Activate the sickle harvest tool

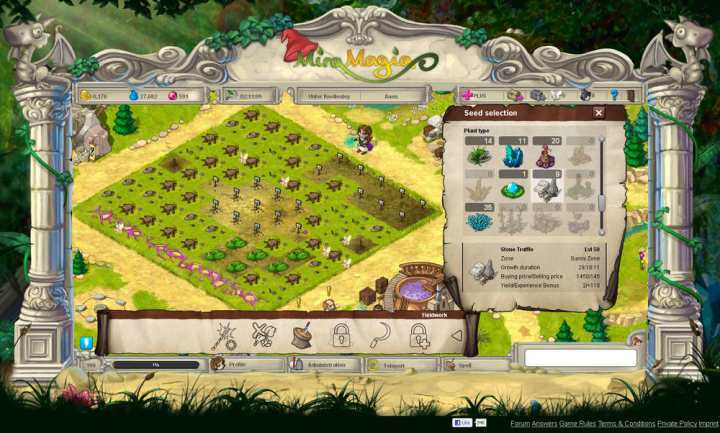click(380, 336)
